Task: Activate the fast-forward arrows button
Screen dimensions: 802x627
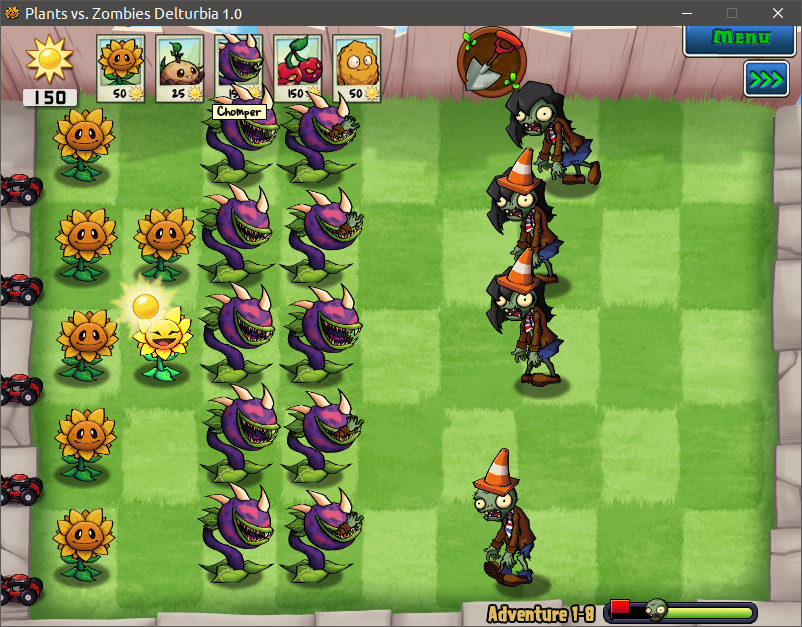Action: (x=766, y=79)
